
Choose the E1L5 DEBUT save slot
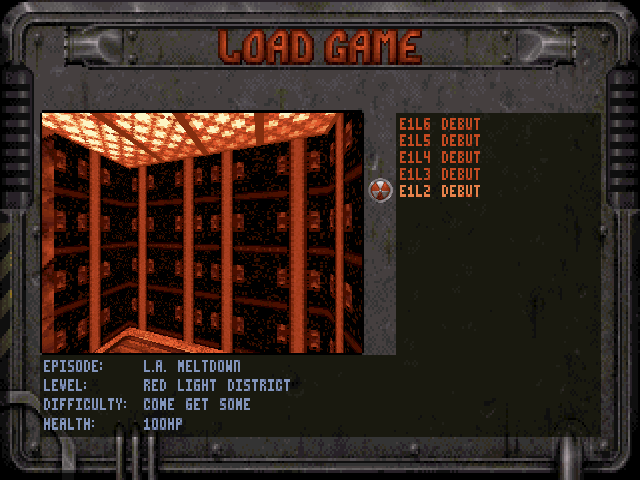(x=439, y=141)
